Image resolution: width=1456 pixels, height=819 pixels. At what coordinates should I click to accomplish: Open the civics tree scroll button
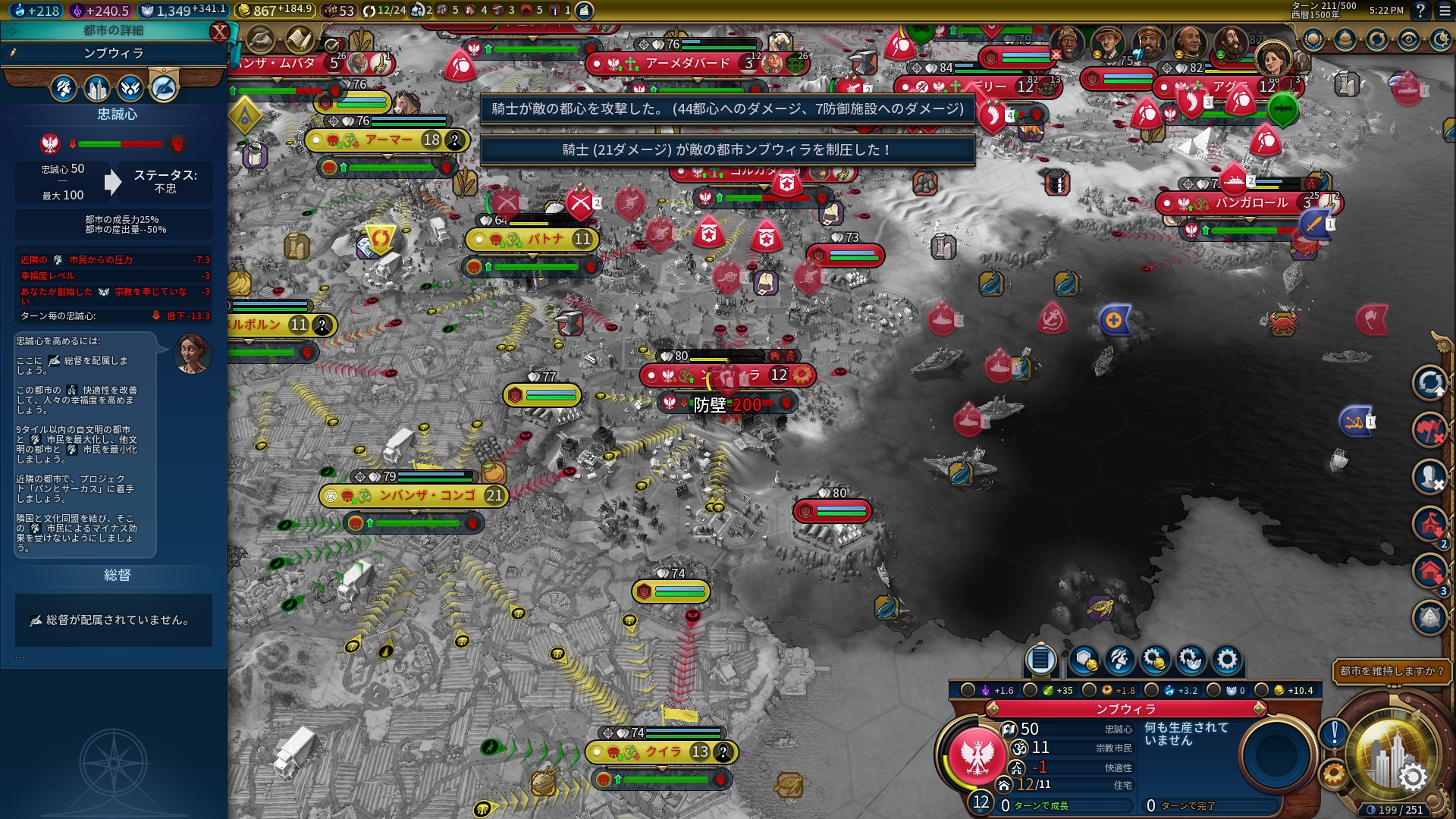click(x=300, y=39)
